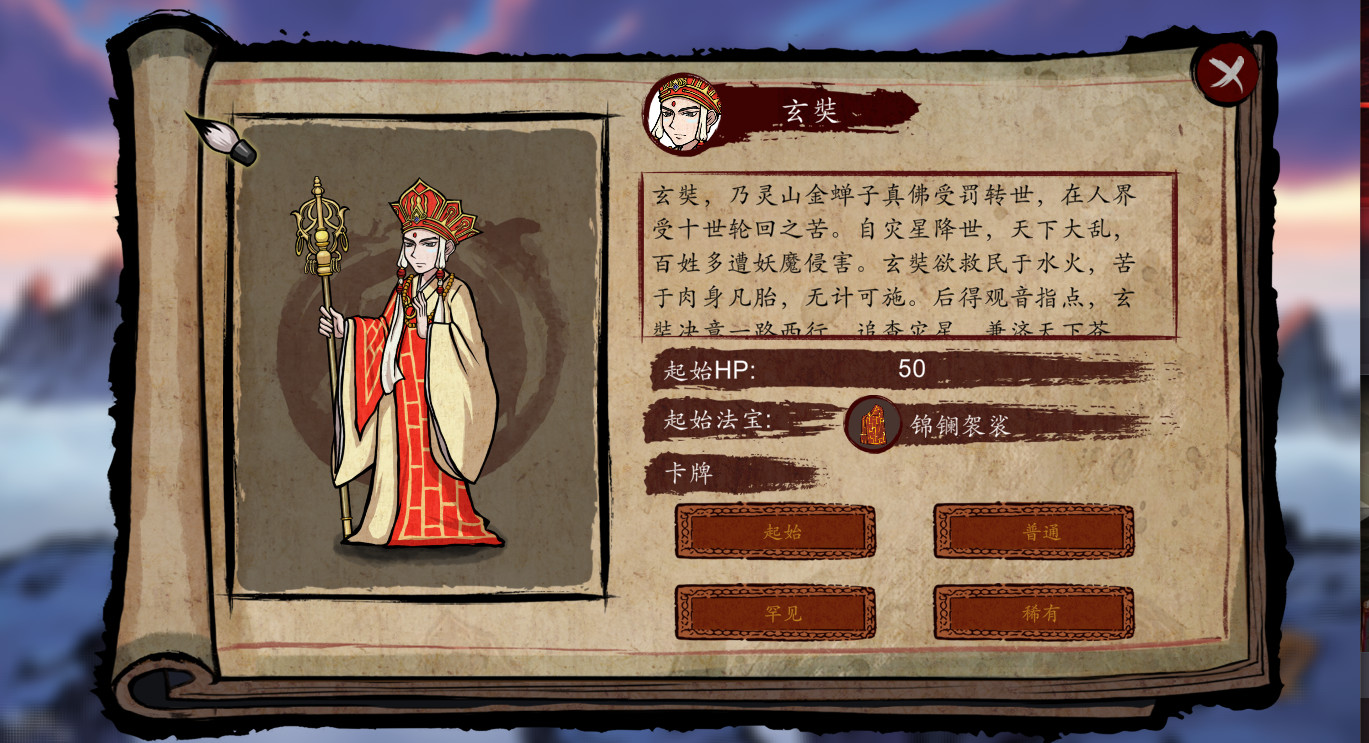
Task: Click the 卡牌 section label
Action: click(x=690, y=469)
